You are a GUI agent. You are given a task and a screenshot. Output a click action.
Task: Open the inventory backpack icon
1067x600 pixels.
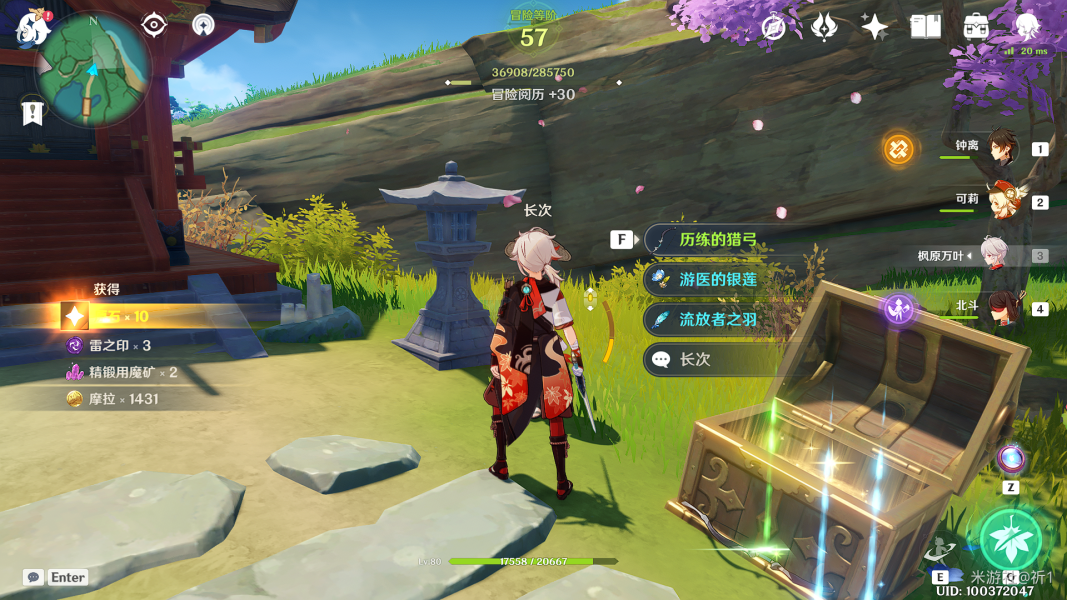click(x=976, y=27)
